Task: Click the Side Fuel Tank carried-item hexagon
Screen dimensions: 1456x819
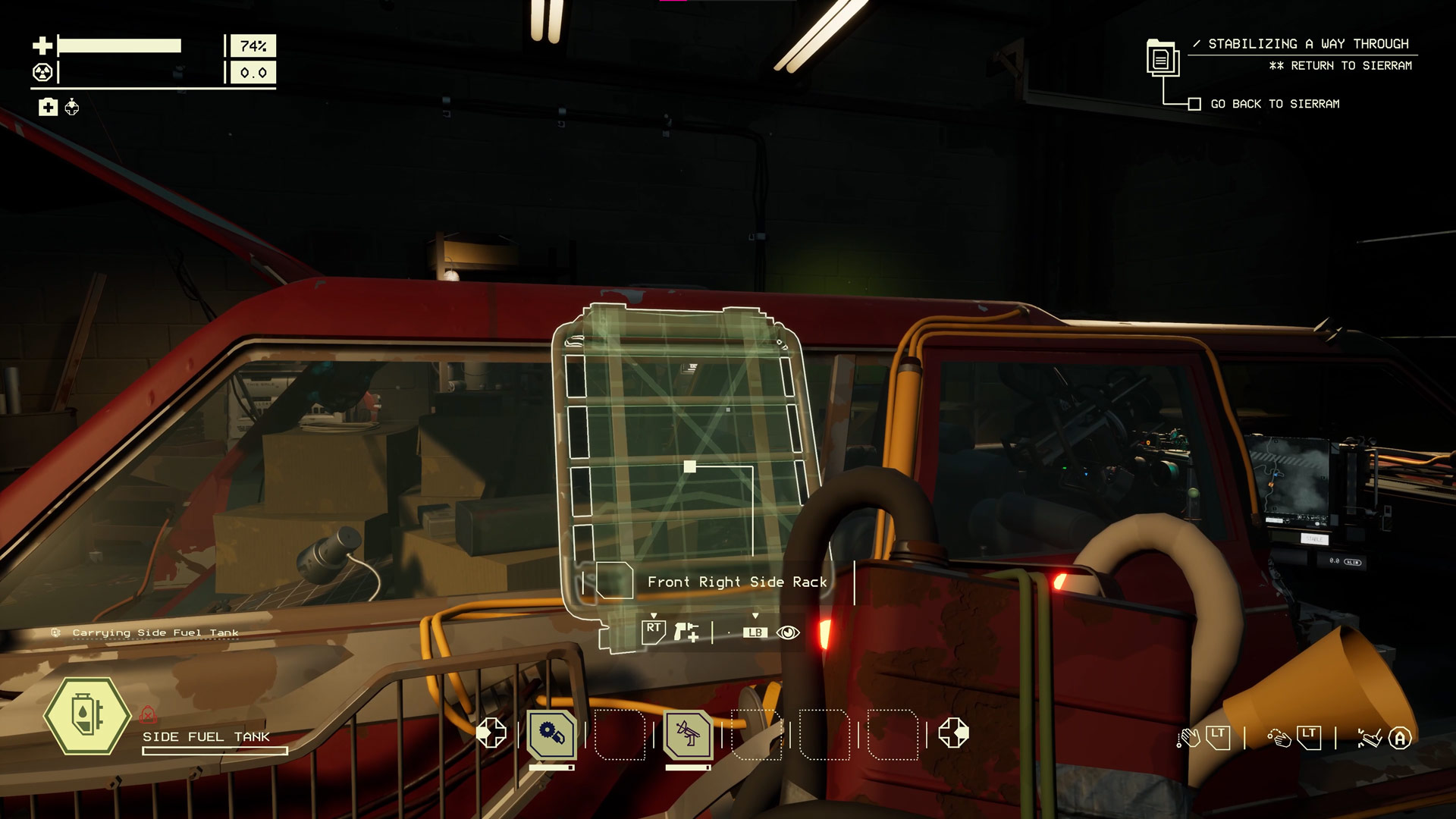Action: coord(87,716)
